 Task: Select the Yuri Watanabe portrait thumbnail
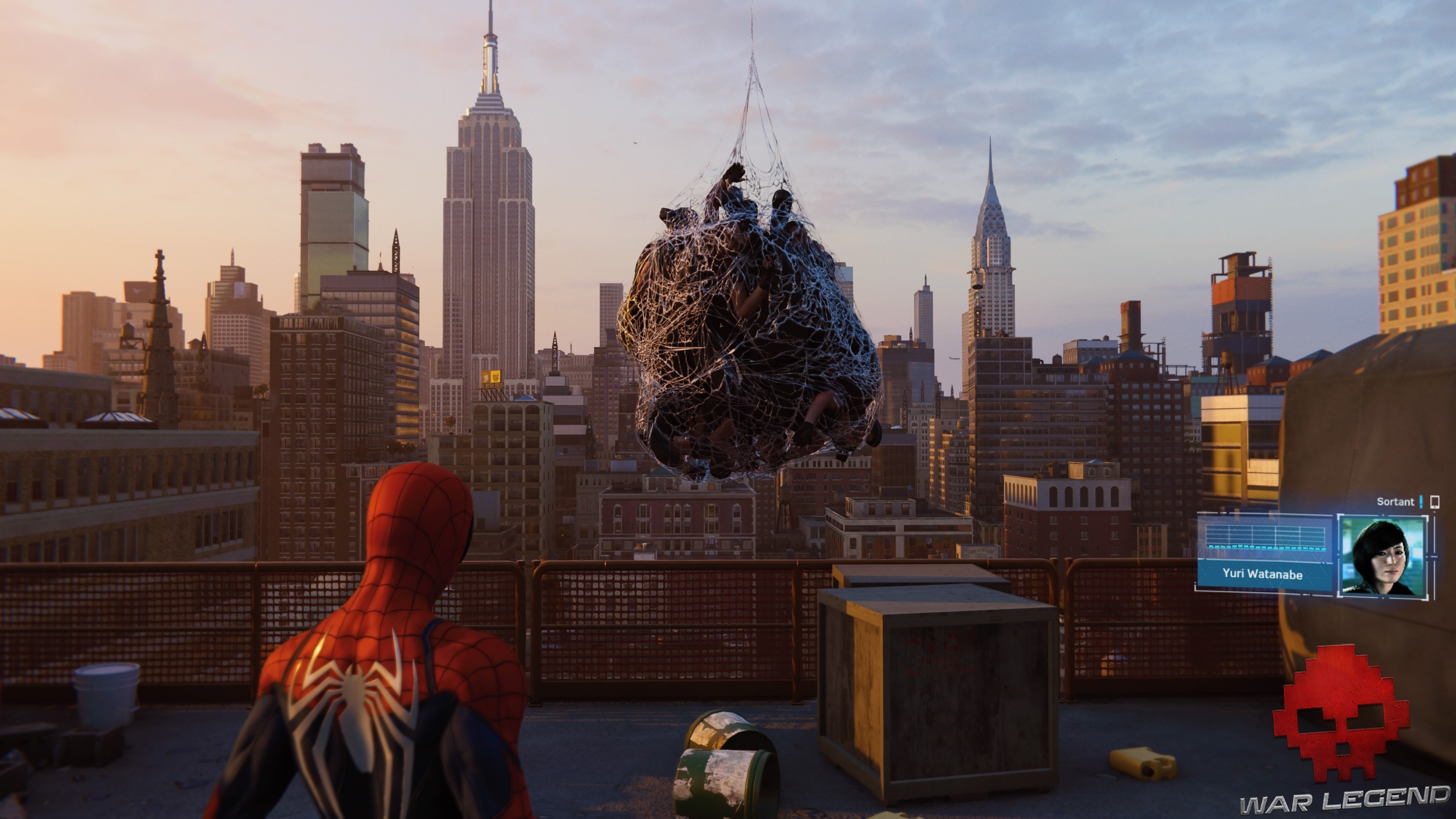tap(1384, 557)
